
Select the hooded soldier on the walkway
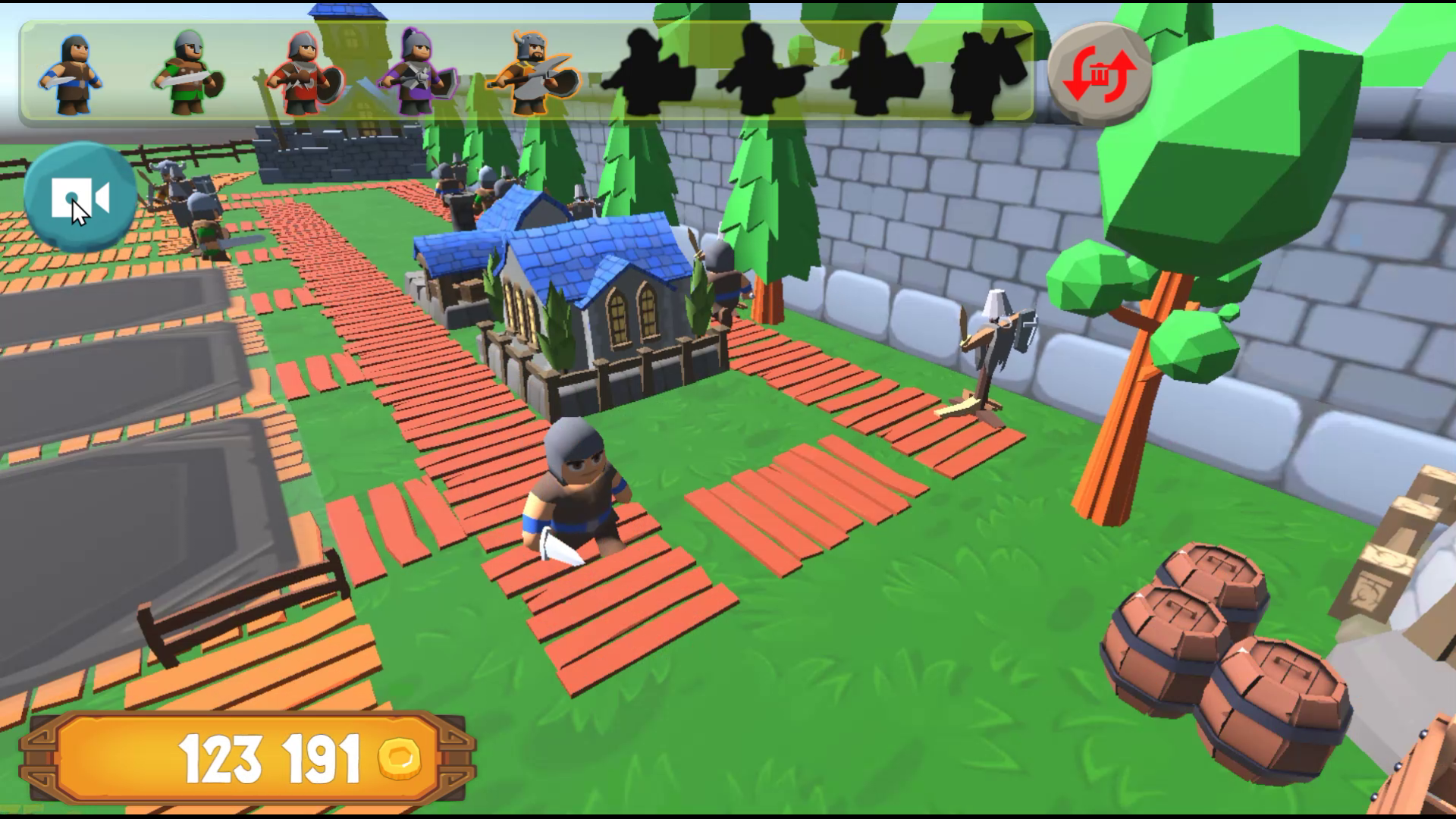(576, 493)
